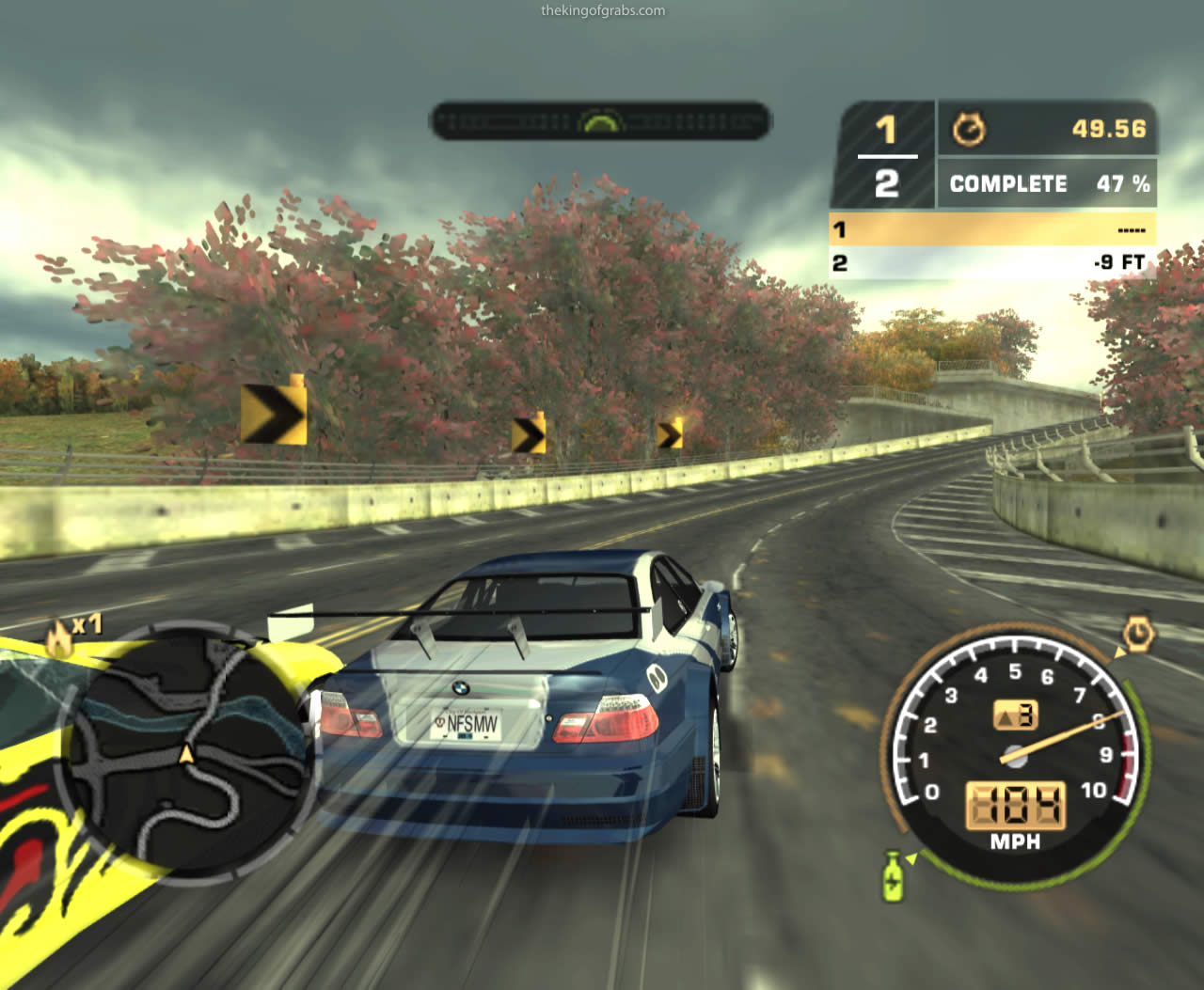Viewport: 1204px width, 990px height.
Task: Select the second place leaderboard row
Action: [x=992, y=262]
